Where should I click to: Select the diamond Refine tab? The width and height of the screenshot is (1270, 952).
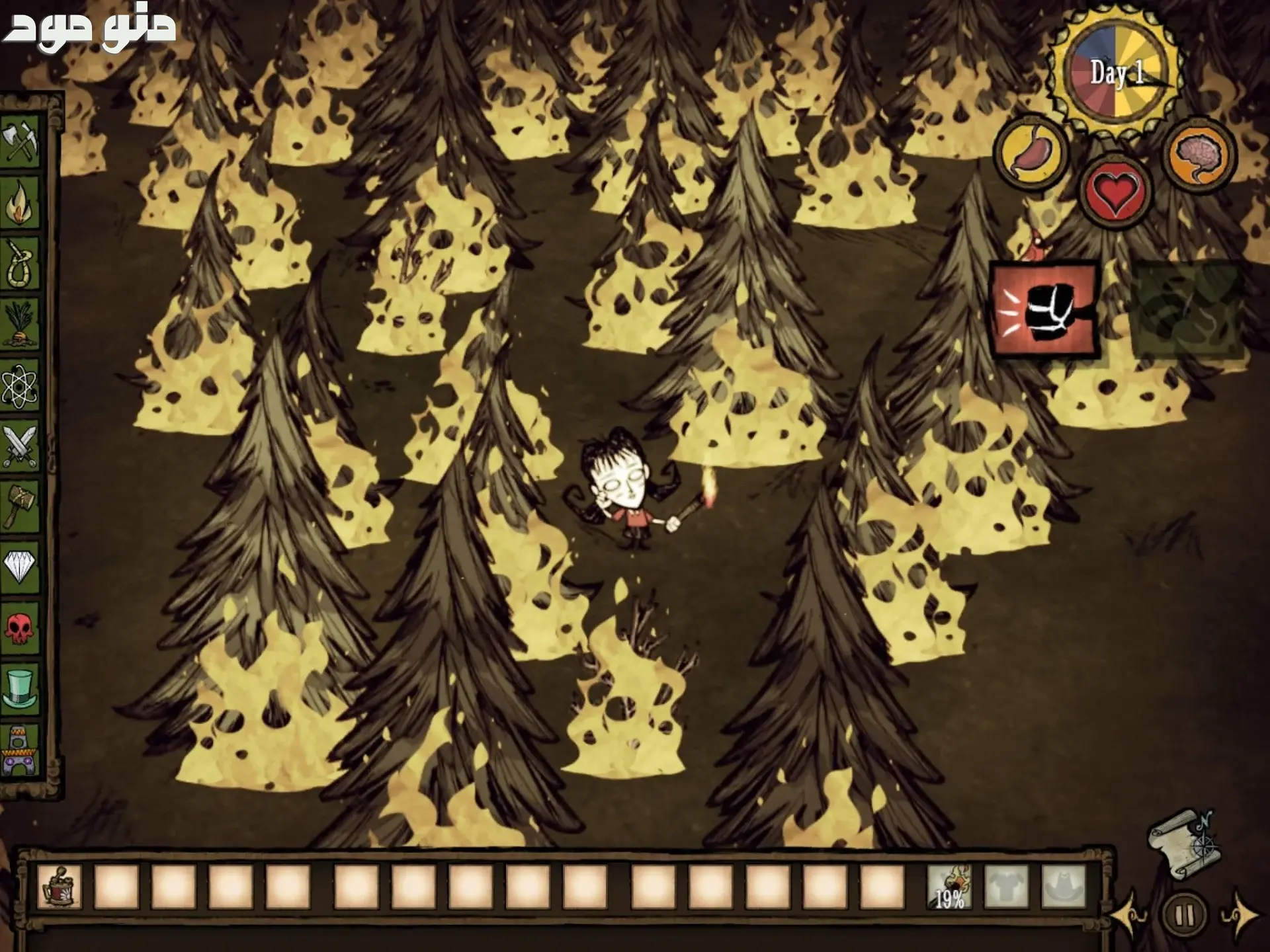pos(20,565)
